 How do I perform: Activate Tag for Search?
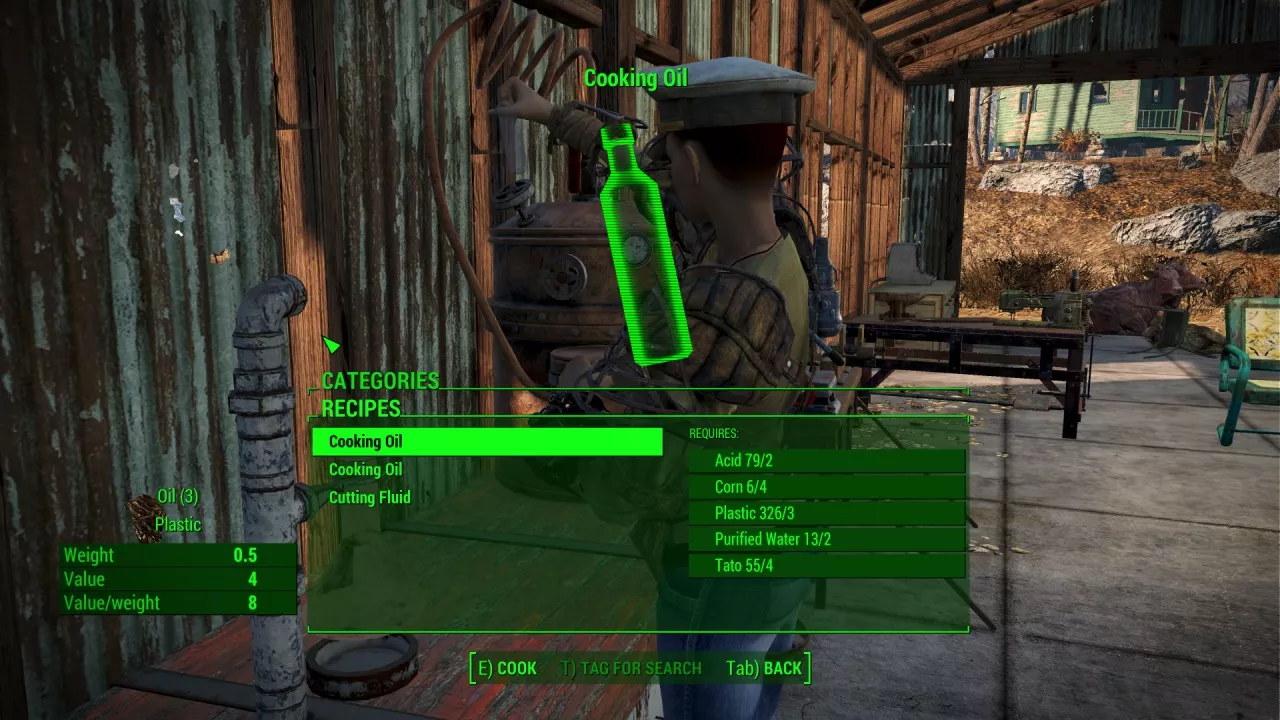click(631, 668)
